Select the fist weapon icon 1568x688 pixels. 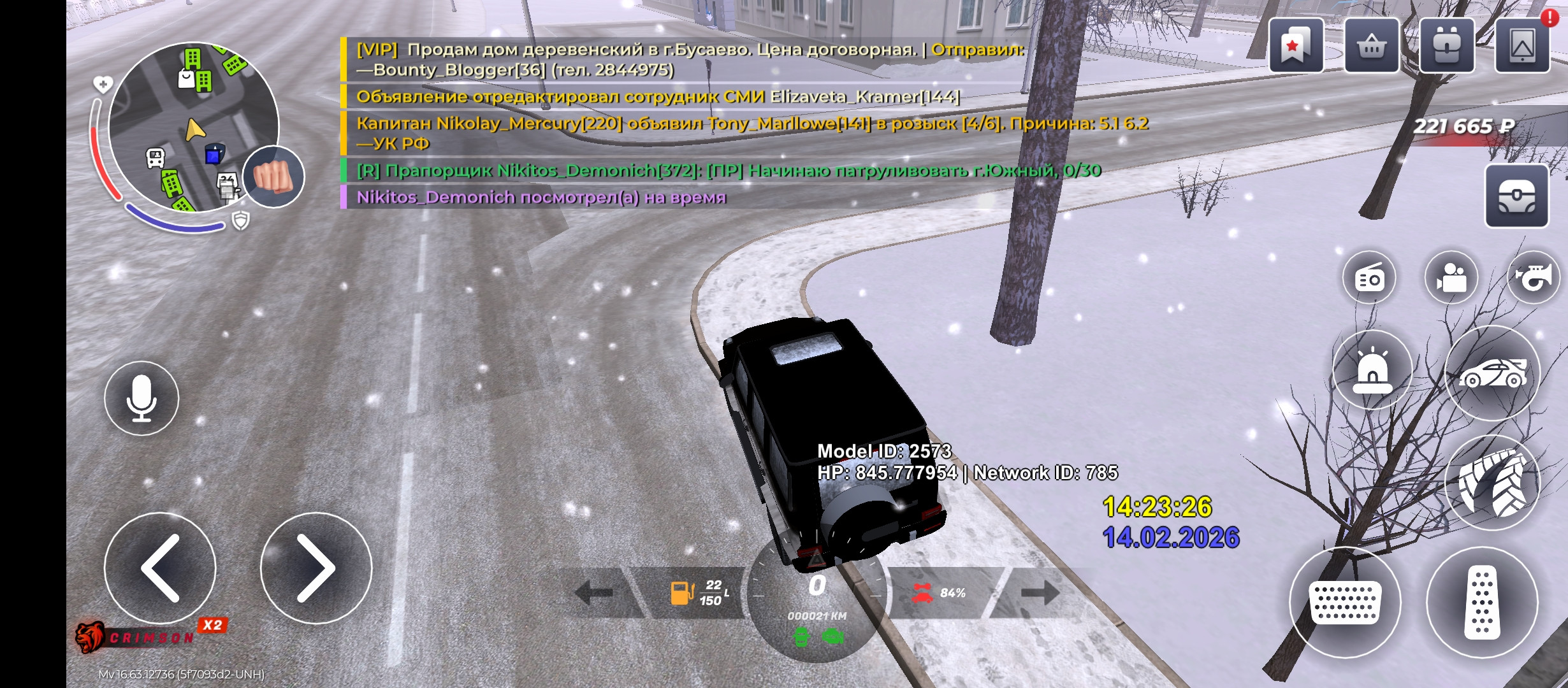click(x=274, y=176)
